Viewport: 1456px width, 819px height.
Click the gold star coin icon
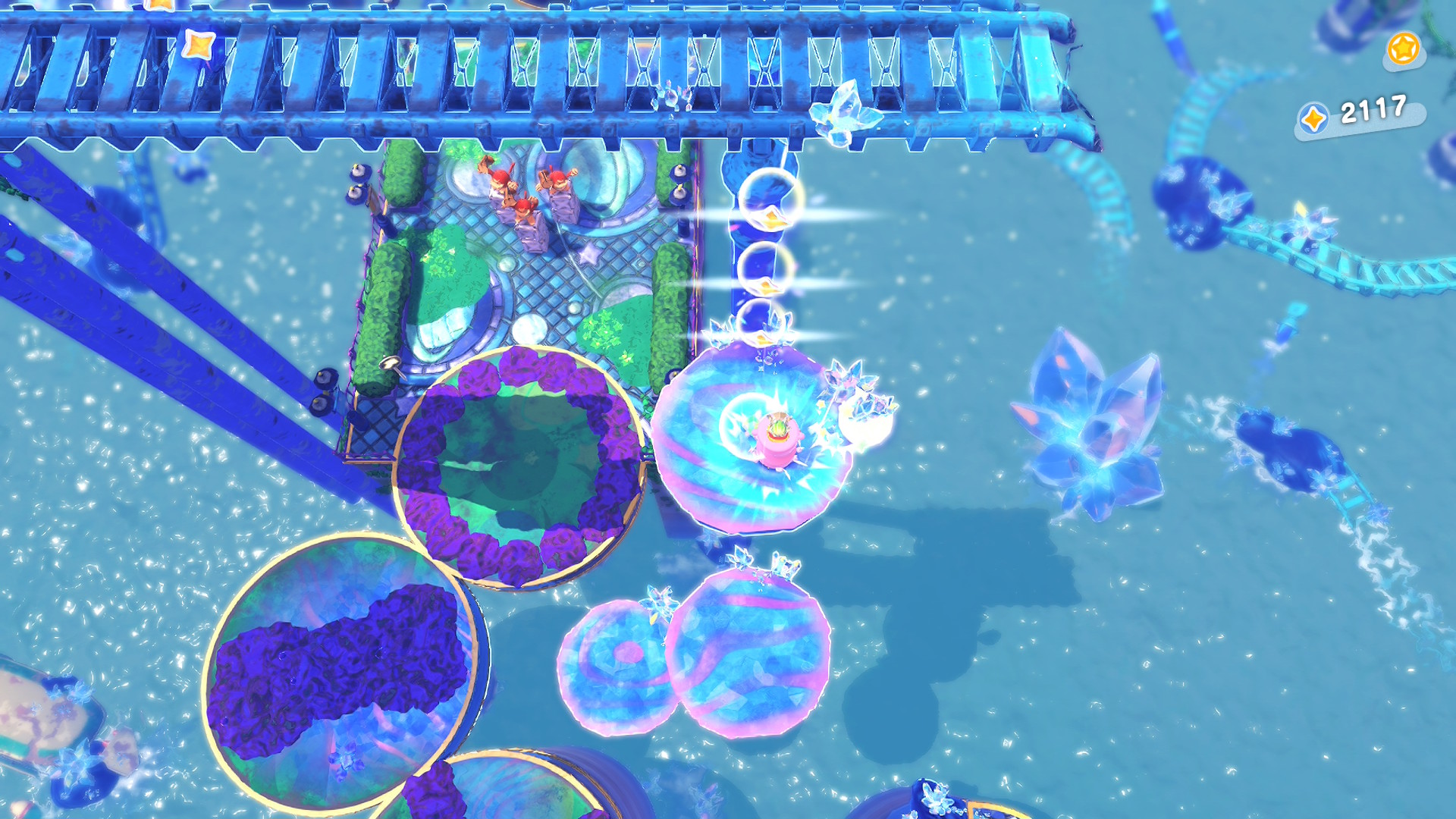pyautogui.click(x=1402, y=49)
